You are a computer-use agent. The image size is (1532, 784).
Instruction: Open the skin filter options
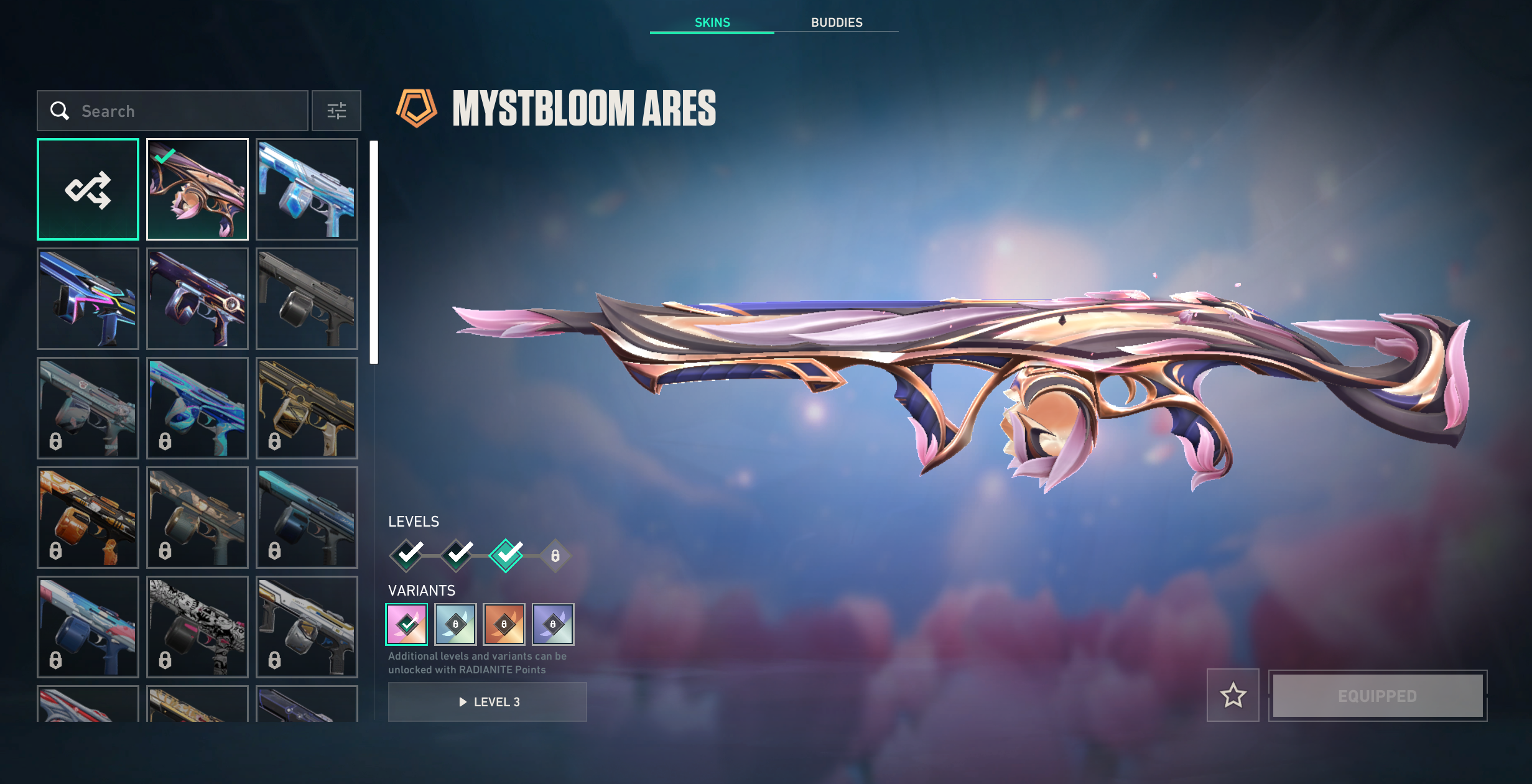[x=337, y=111]
